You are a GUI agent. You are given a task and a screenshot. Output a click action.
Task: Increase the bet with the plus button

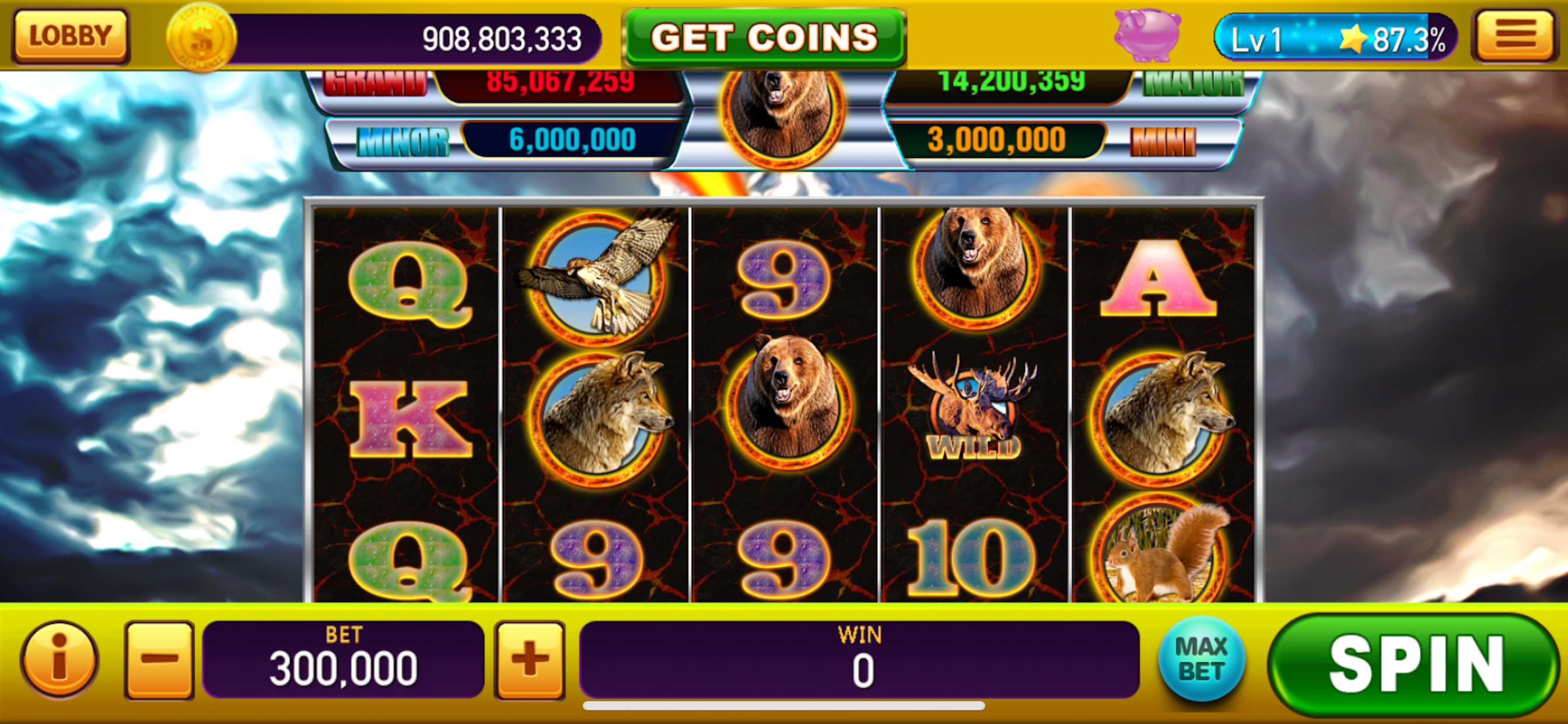529,659
